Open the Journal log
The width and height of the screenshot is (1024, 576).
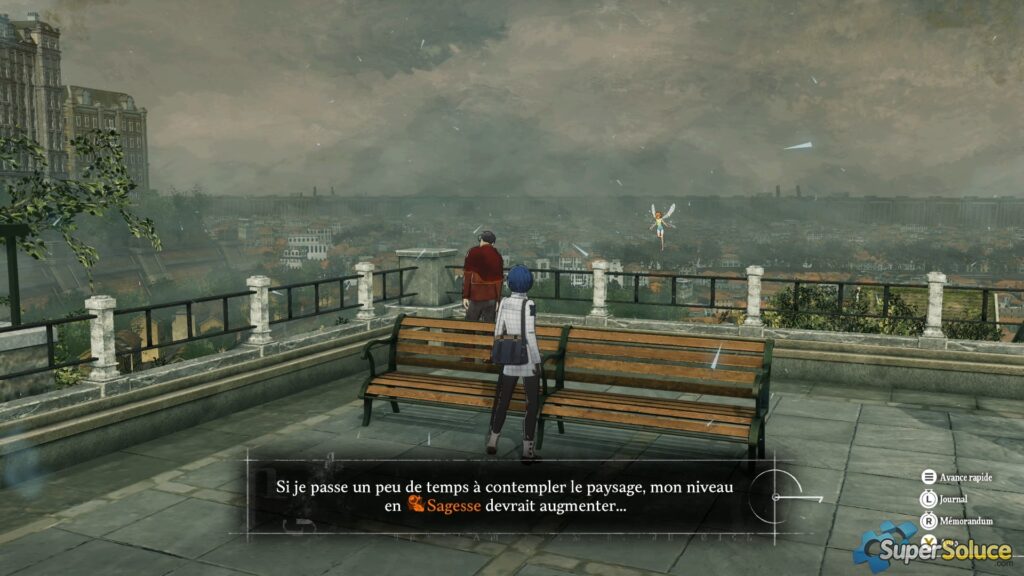pyautogui.click(x=951, y=498)
